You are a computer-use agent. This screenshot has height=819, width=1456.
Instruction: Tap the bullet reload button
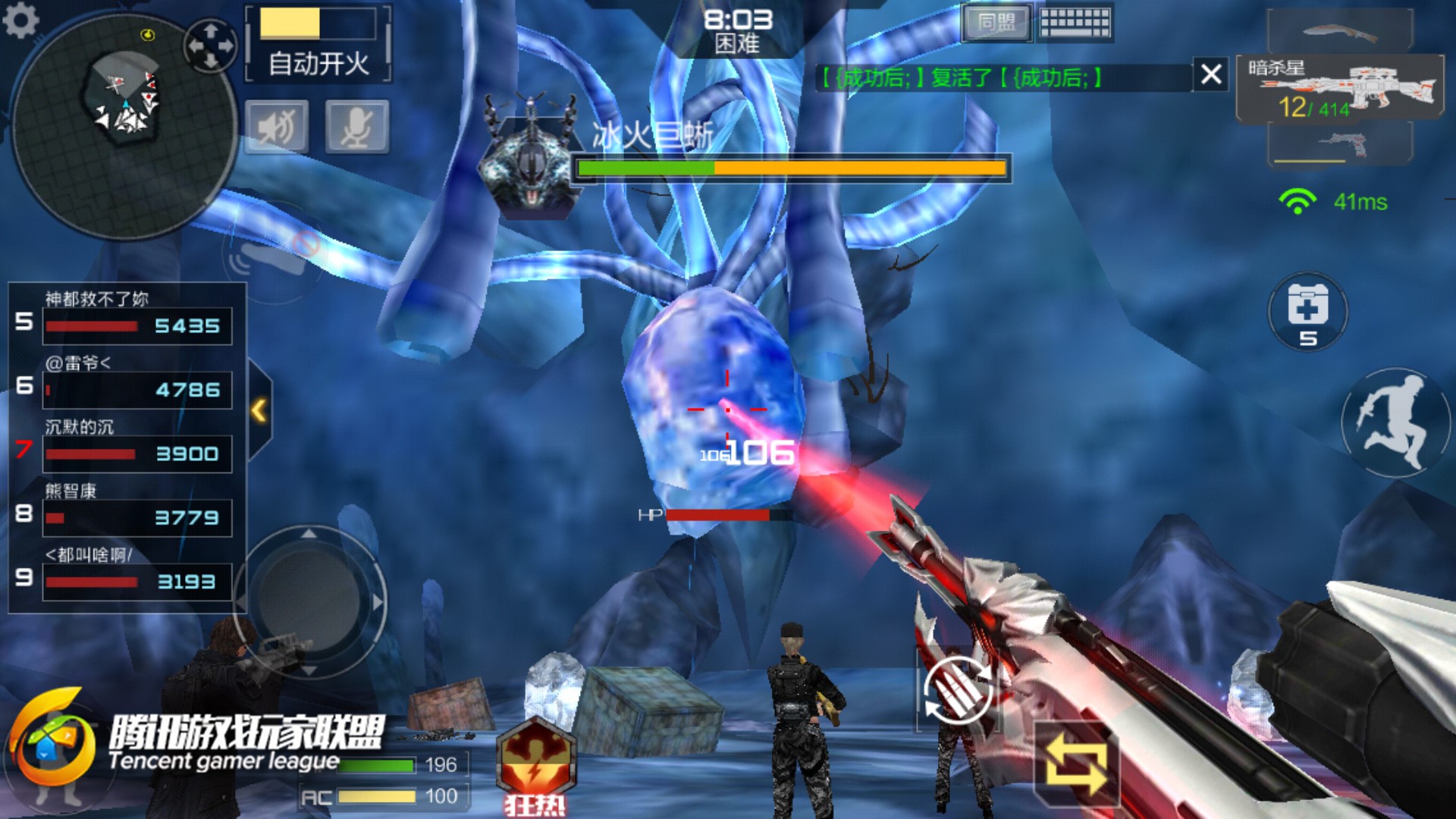957,691
